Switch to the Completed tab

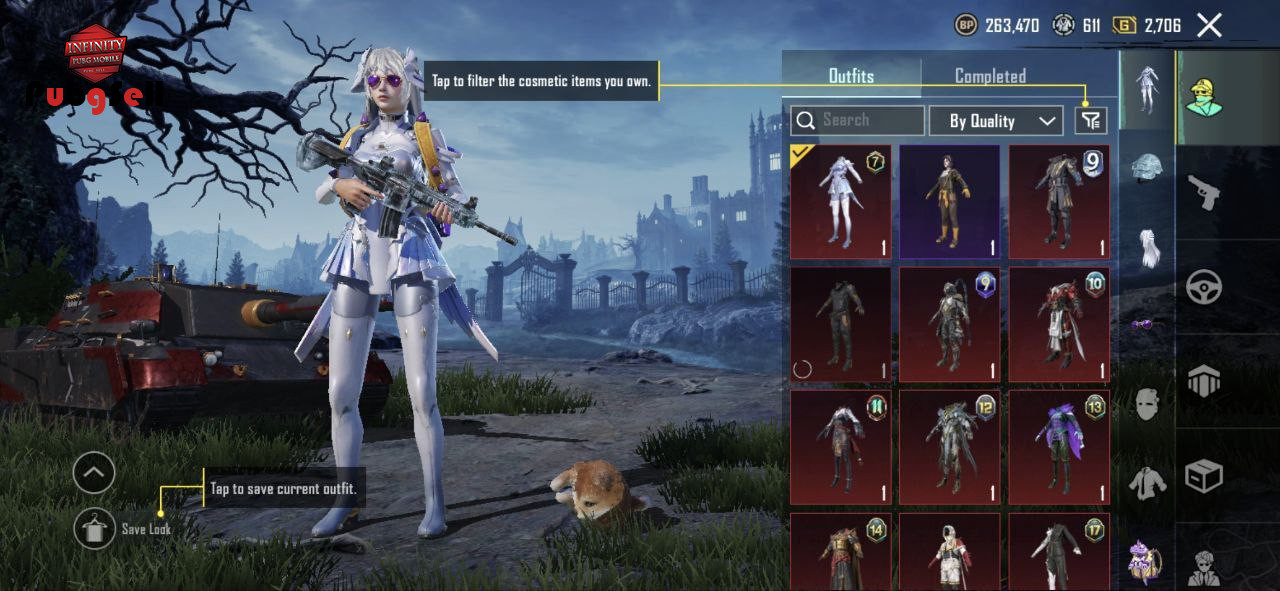989,76
